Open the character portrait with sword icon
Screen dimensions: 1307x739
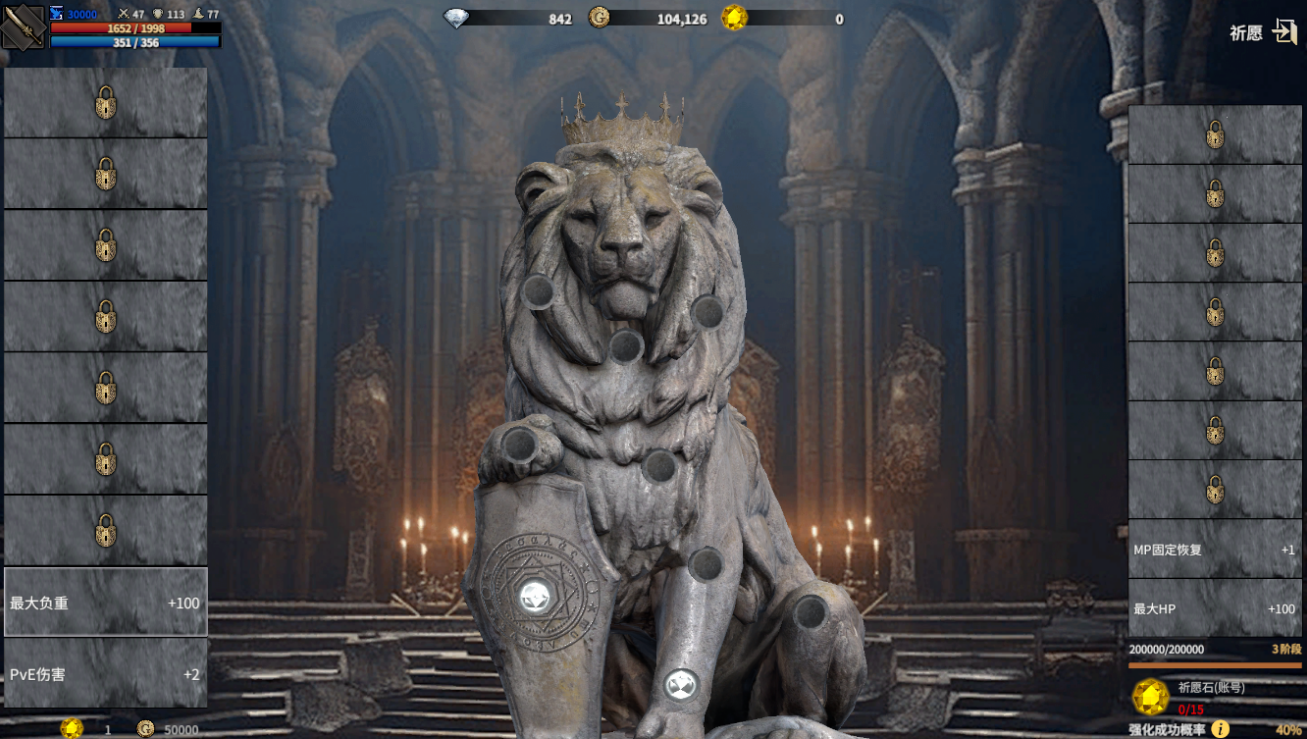tap(23, 27)
